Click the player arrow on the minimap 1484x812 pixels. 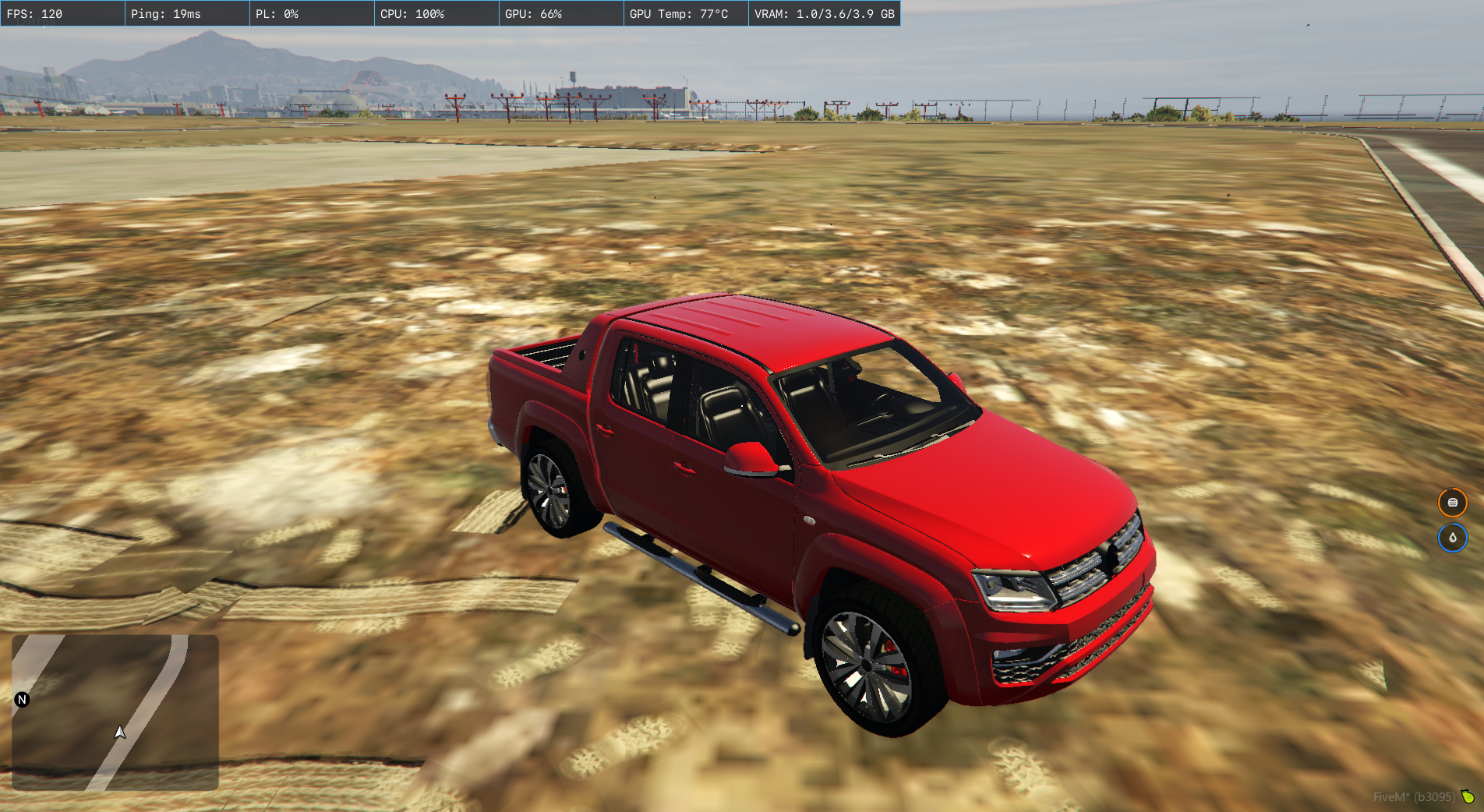120,732
